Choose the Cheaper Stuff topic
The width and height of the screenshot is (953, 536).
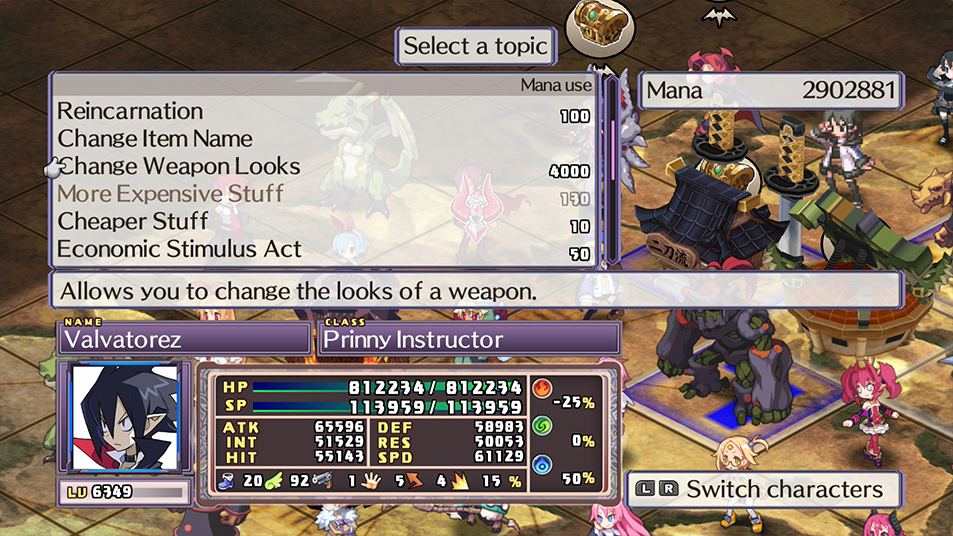pos(133,221)
